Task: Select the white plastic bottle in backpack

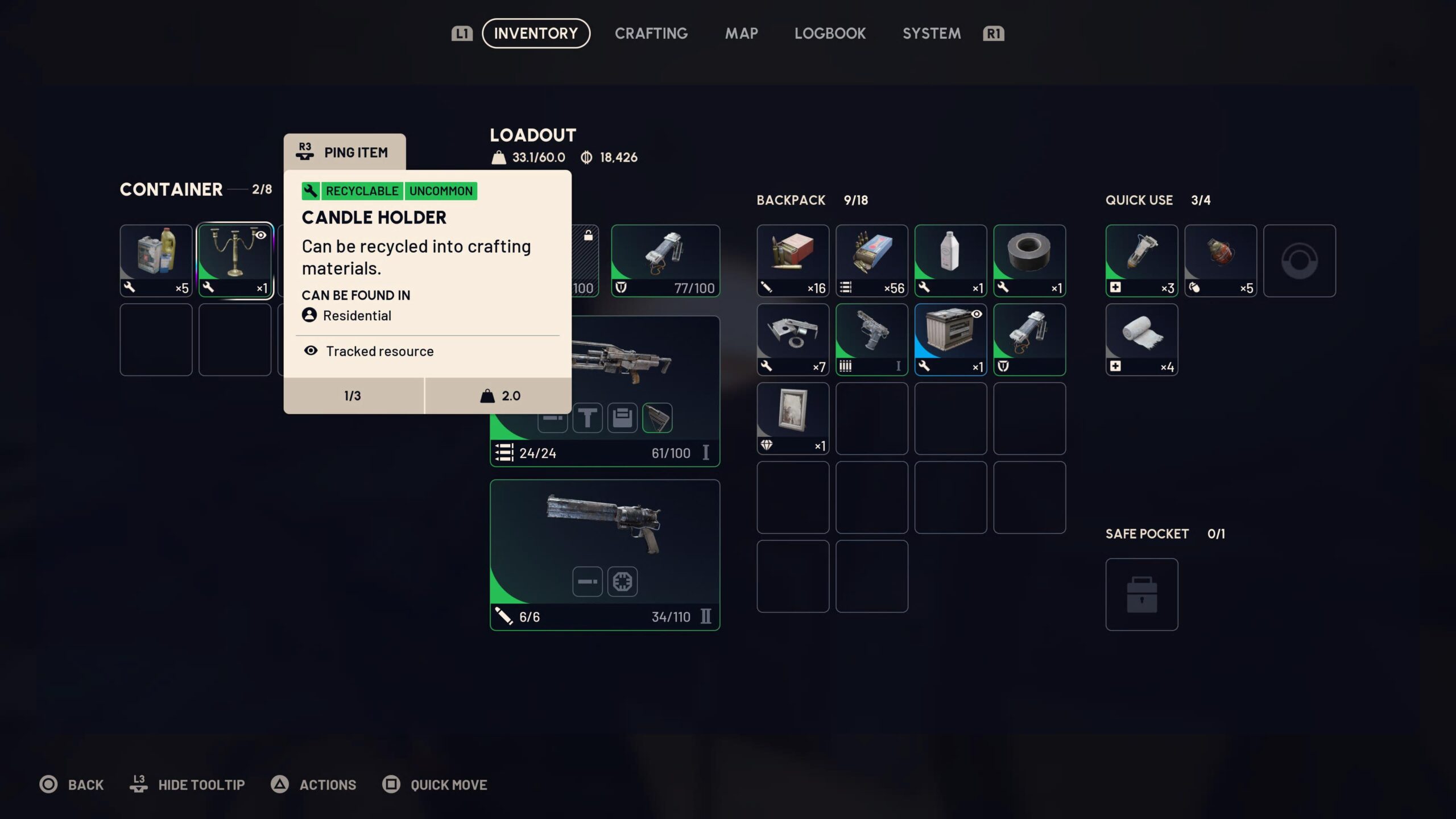Action: 950,260
